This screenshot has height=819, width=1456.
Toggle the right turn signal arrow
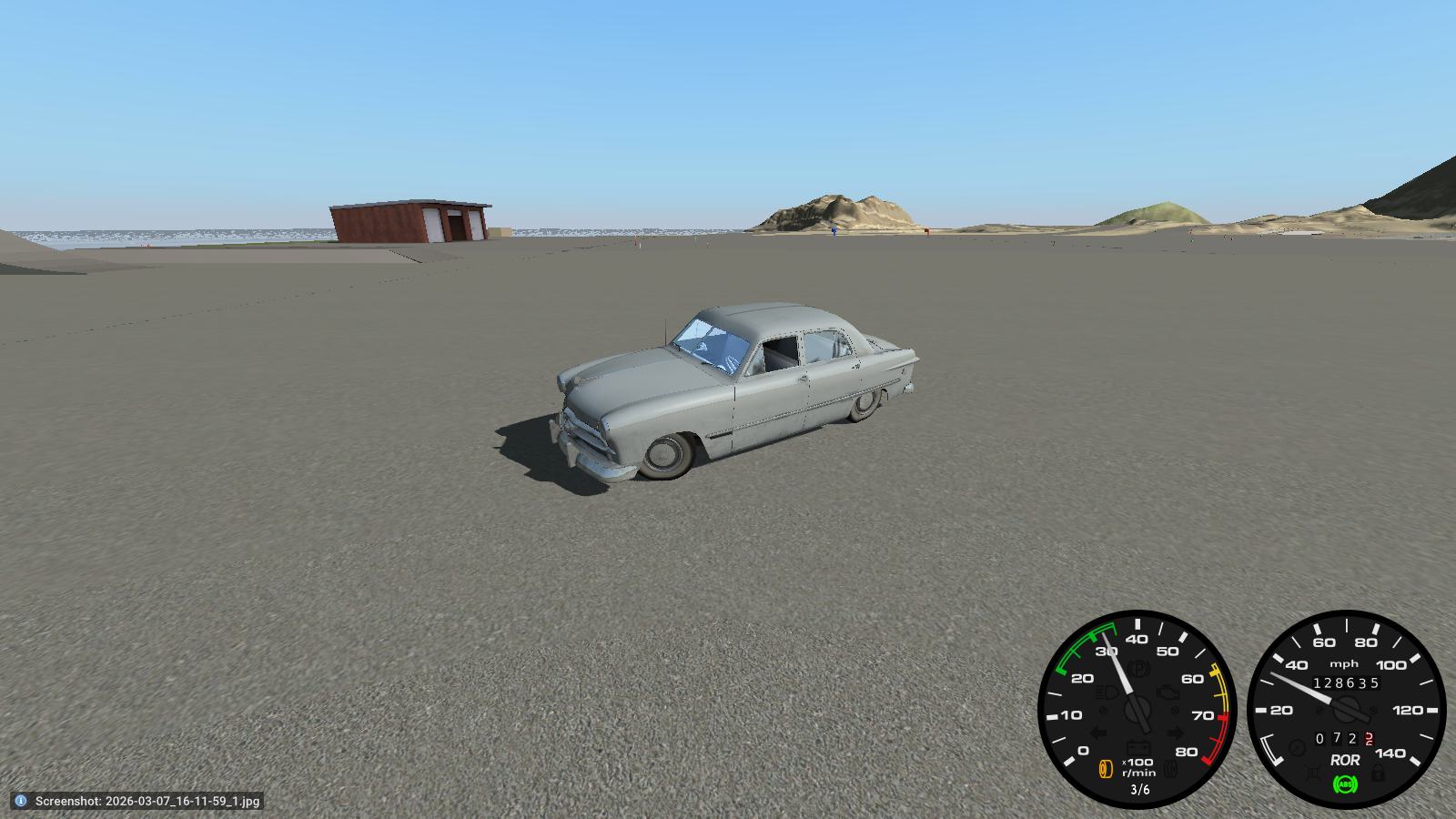(x=1175, y=732)
